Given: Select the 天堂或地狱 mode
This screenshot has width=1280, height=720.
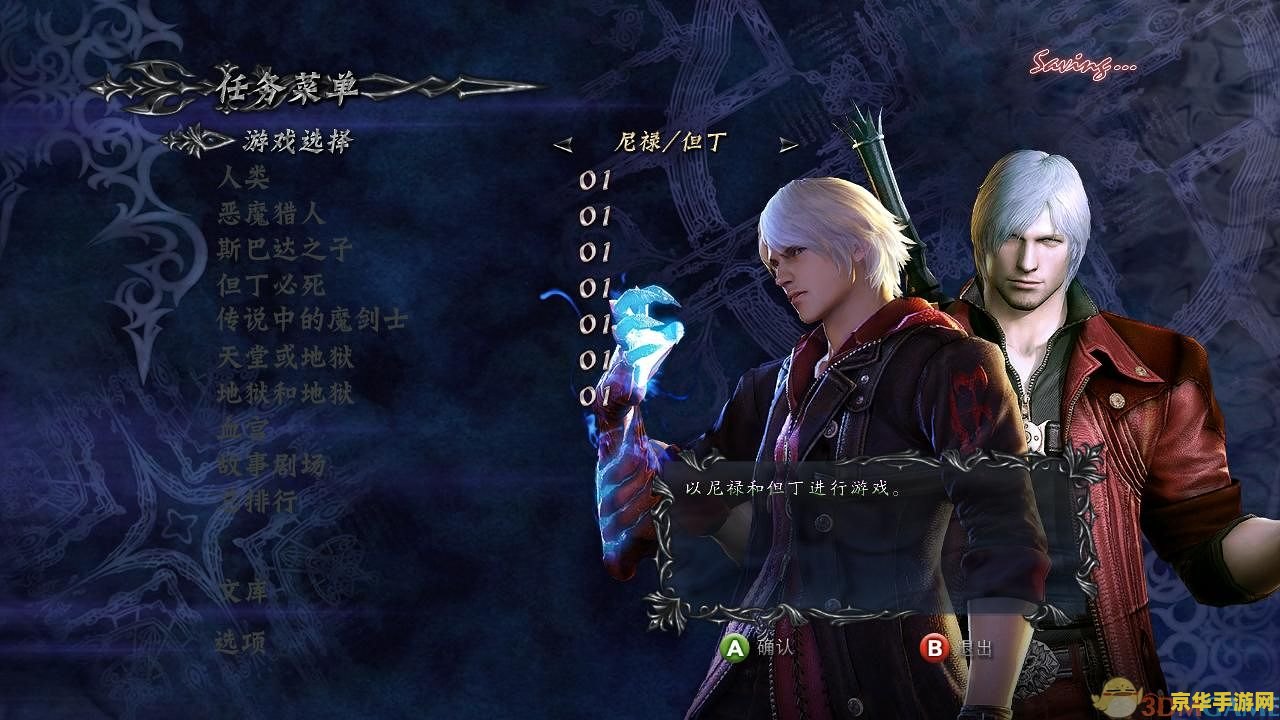Looking at the screenshot, I should point(285,357).
